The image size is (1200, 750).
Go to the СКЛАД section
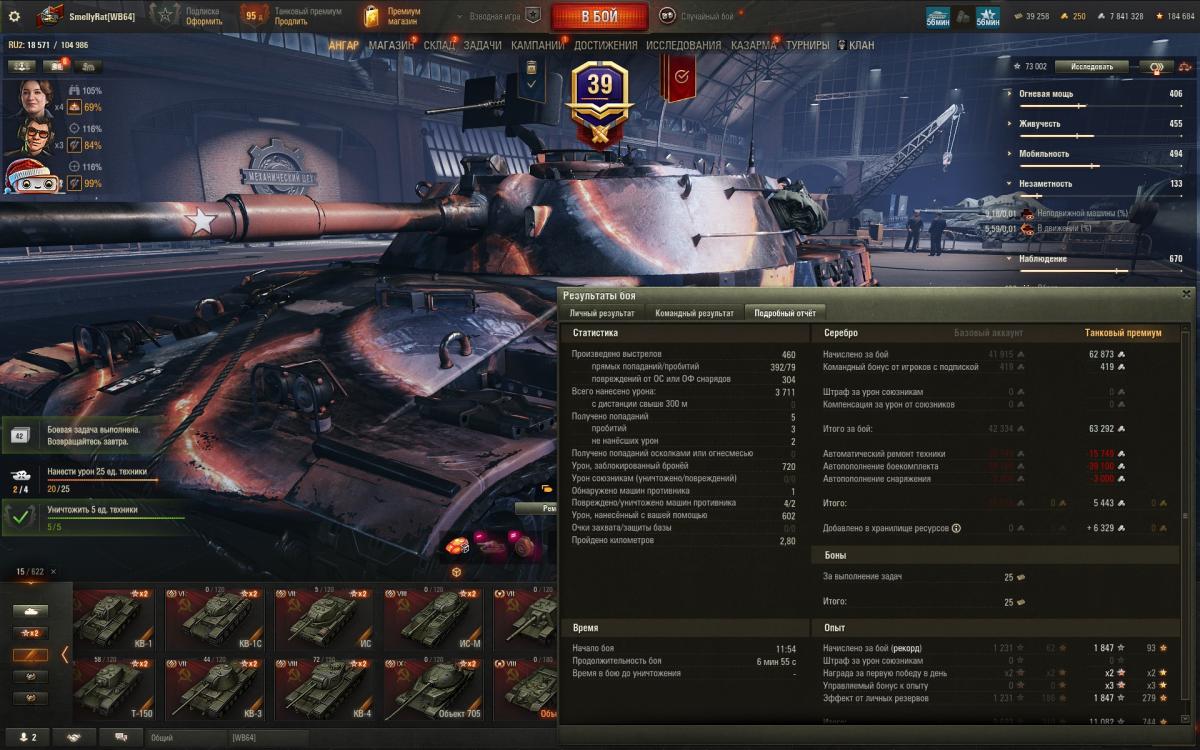pyautogui.click(x=439, y=46)
